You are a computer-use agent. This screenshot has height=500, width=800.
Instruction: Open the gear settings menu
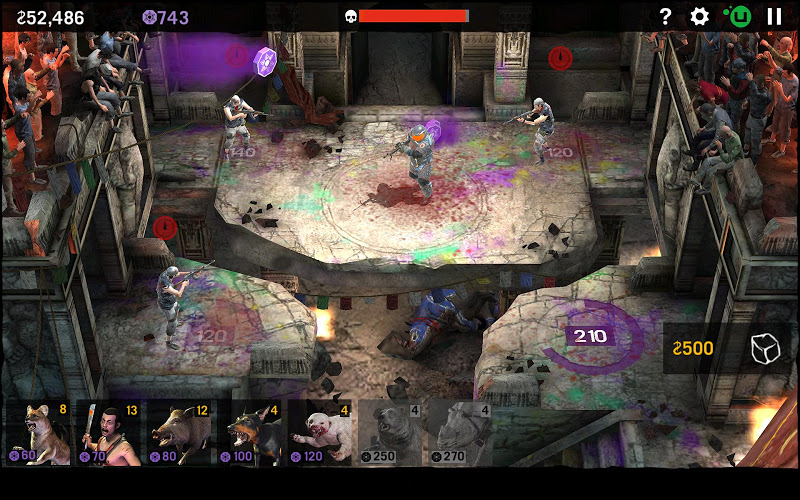[700, 16]
